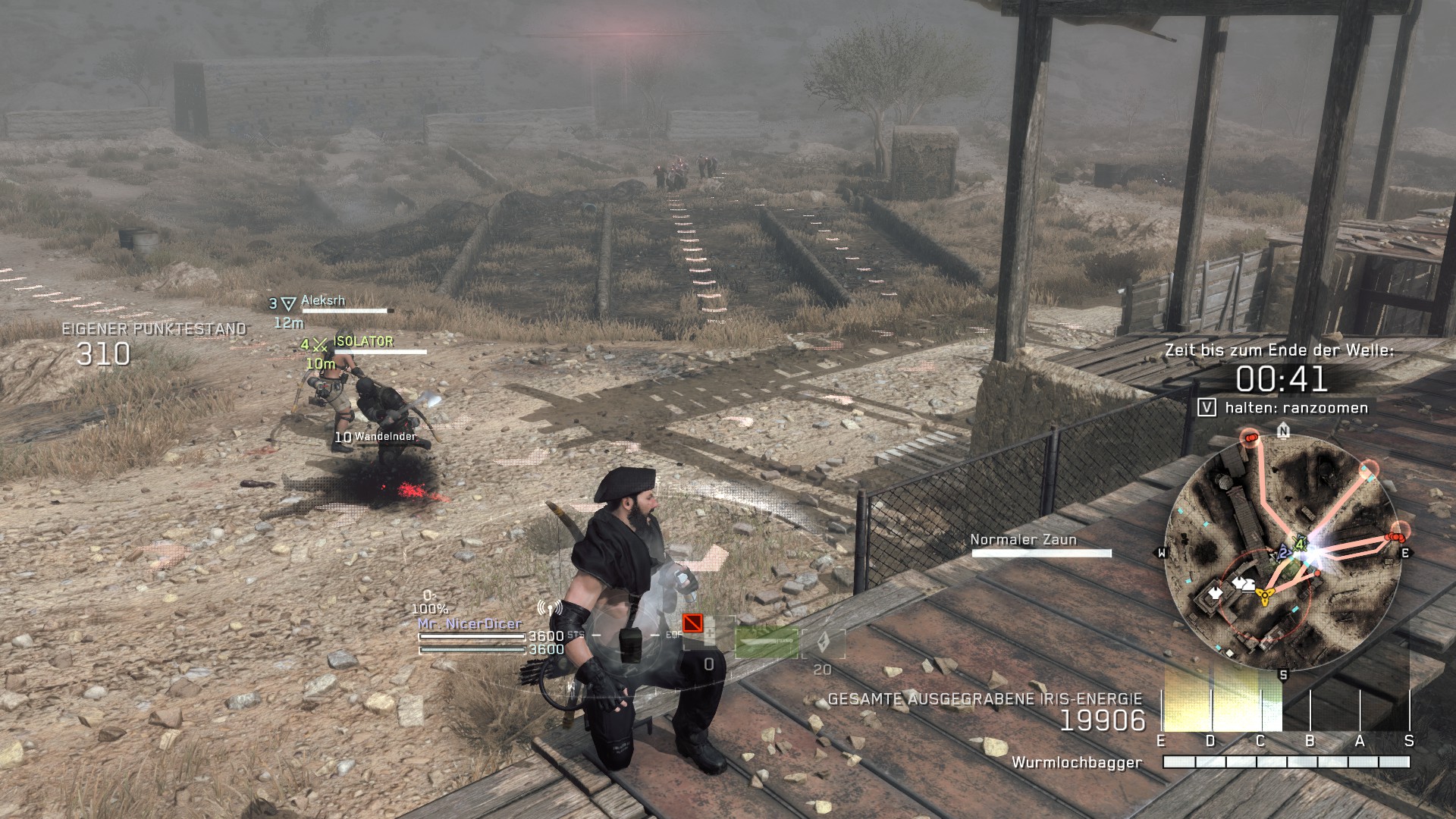Select teammate Aleksrh's name tag
Image resolution: width=1456 pixels, height=819 pixels.
[323, 300]
